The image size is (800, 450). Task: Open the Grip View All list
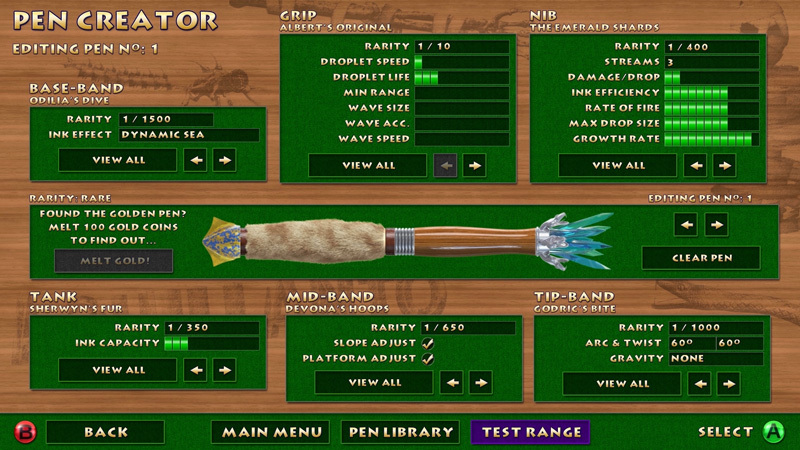coord(369,165)
